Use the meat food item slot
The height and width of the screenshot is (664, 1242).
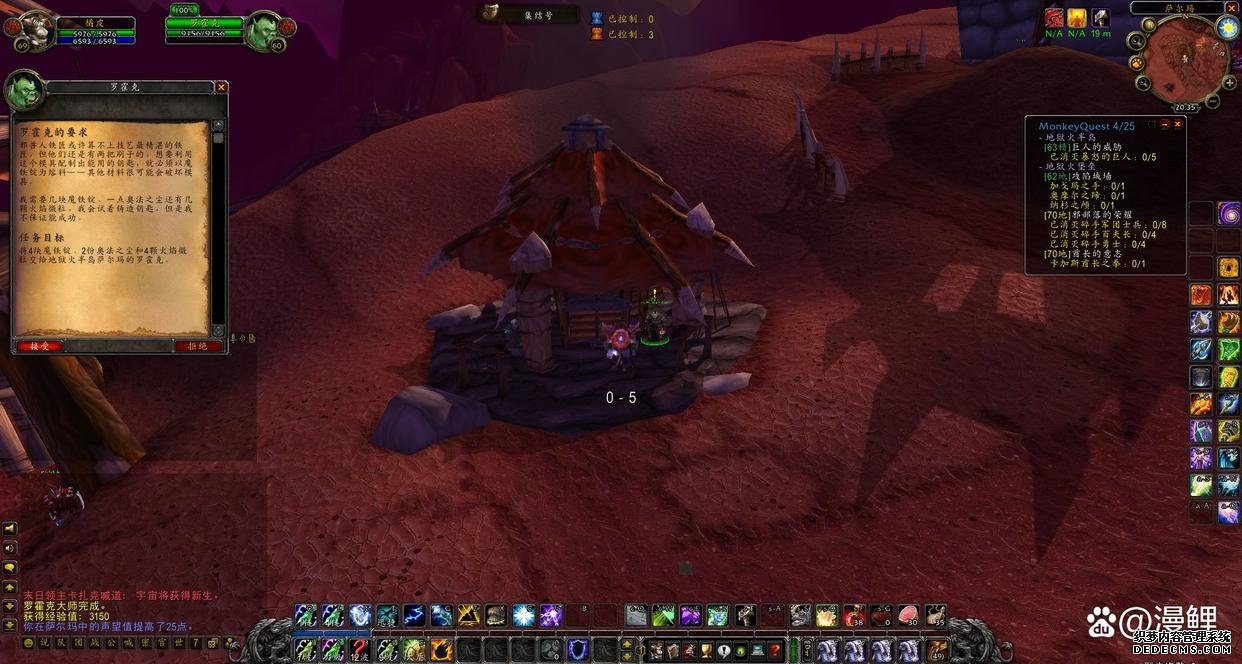(x=908, y=615)
